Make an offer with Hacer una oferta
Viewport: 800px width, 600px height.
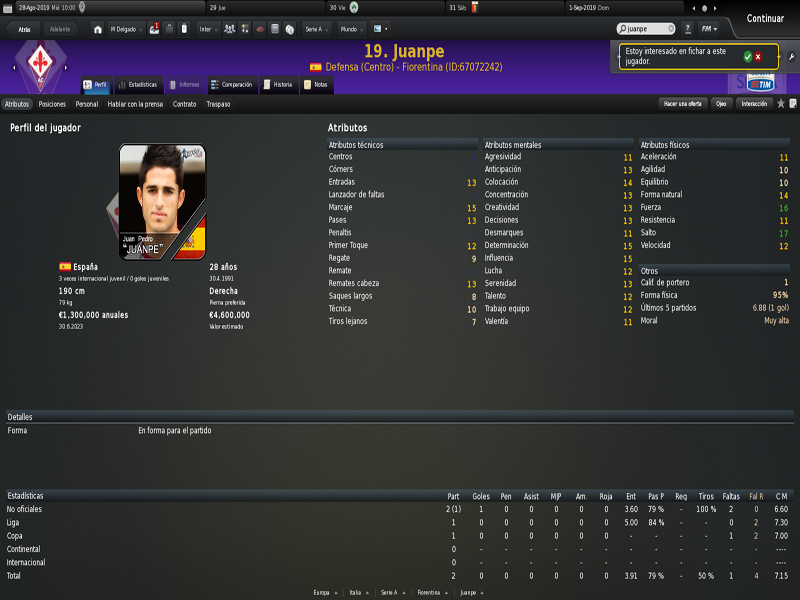[x=683, y=104]
